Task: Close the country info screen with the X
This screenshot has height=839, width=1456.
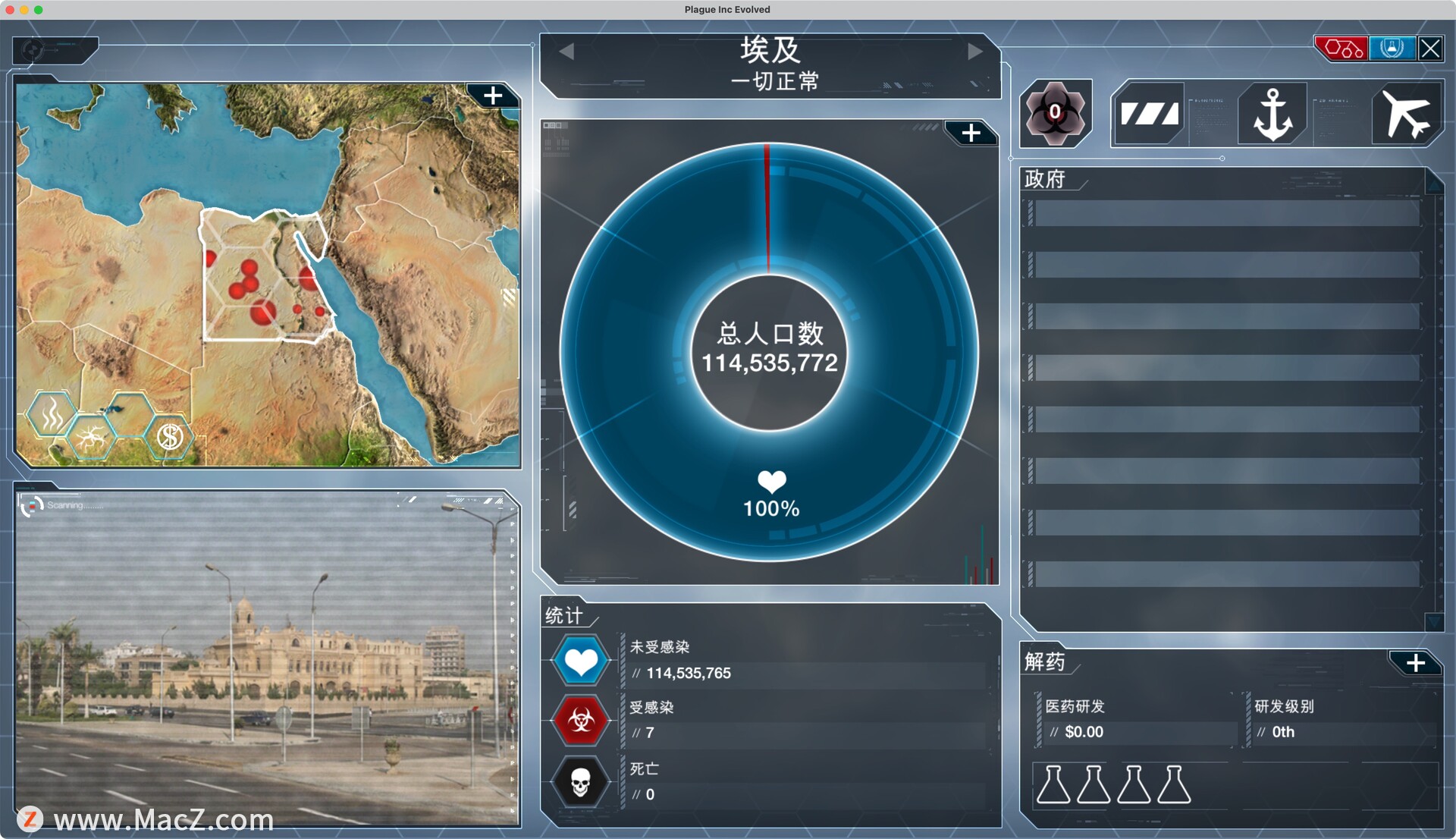Action: tap(1430, 49)
